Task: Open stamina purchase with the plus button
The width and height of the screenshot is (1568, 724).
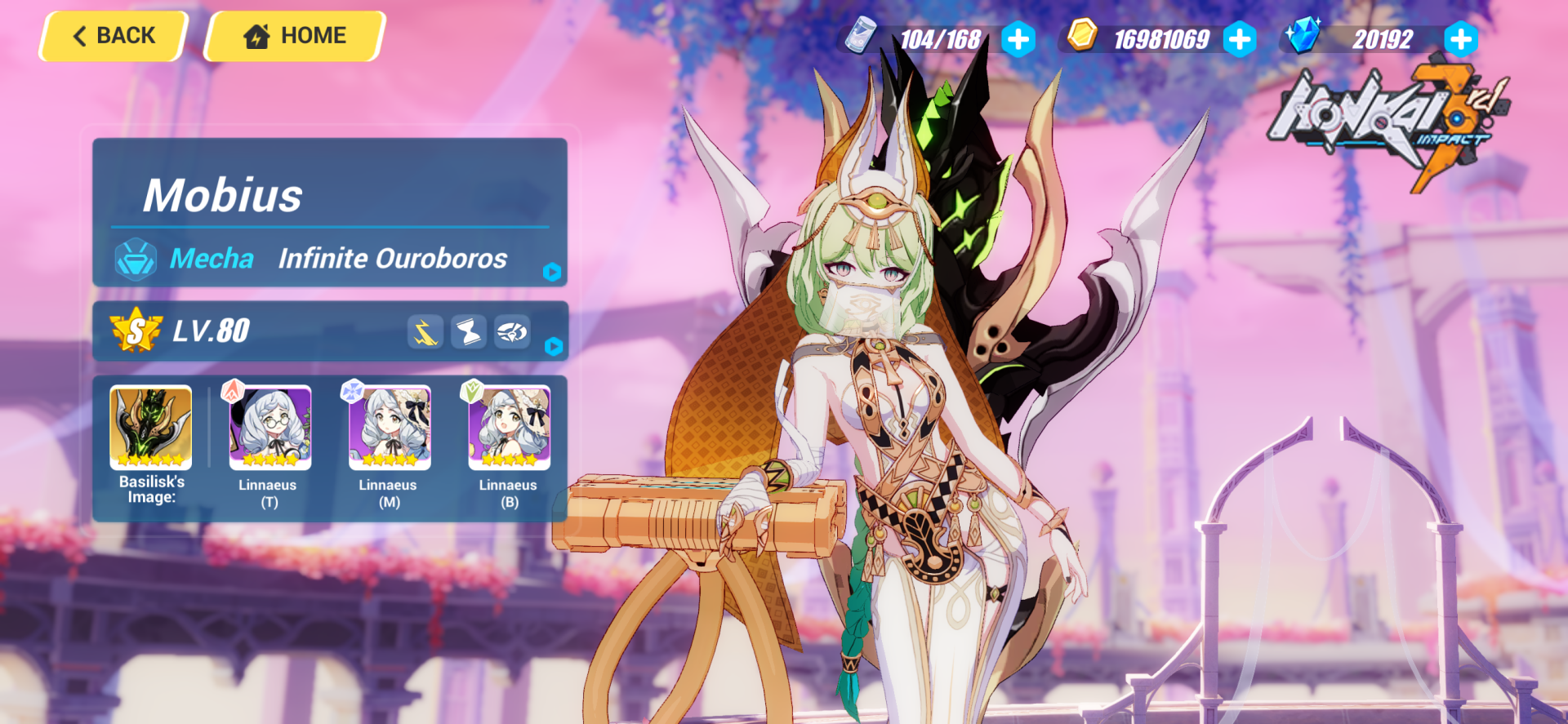Action: [x=1018, y=38]
